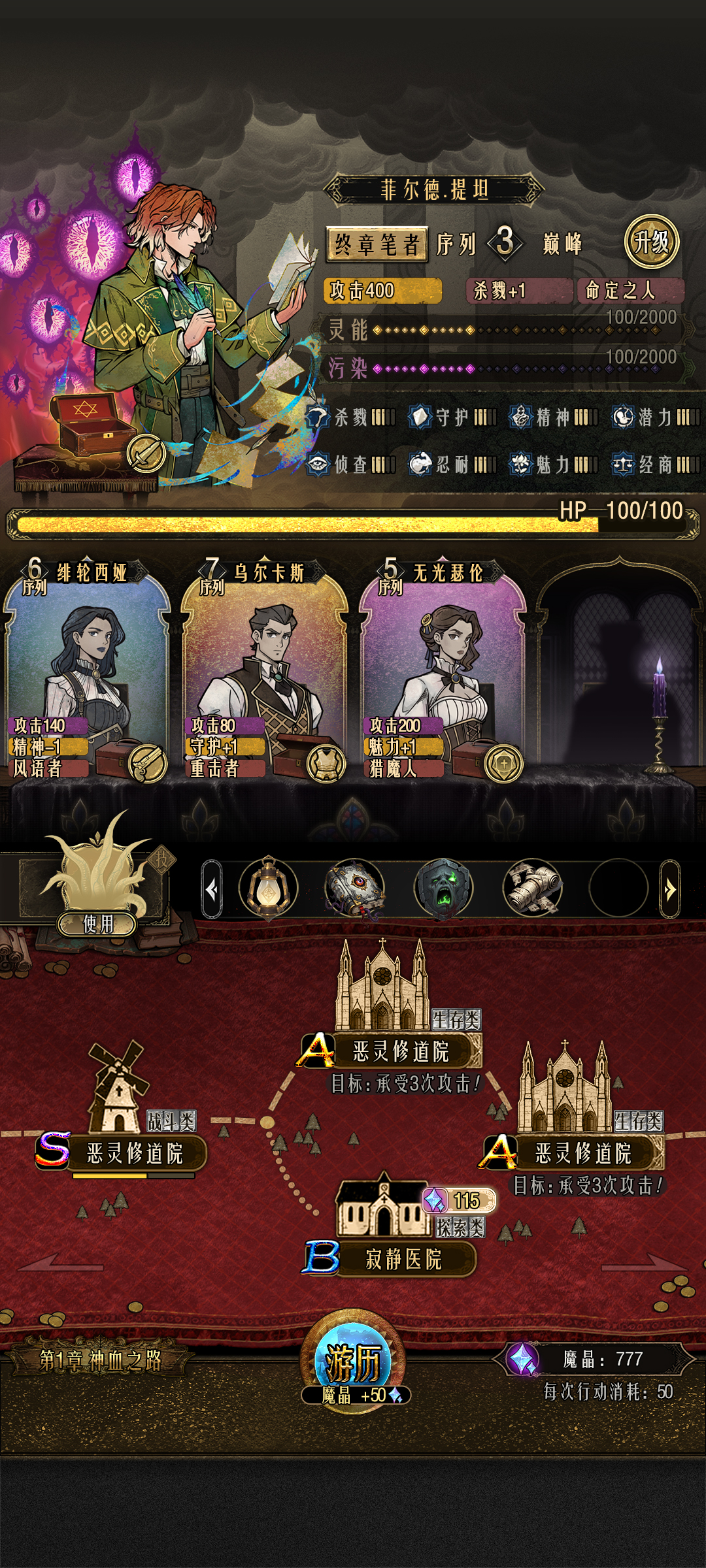Click the 终章笔者 class label
Screen dimensions: 706x1568
(377, 244)
